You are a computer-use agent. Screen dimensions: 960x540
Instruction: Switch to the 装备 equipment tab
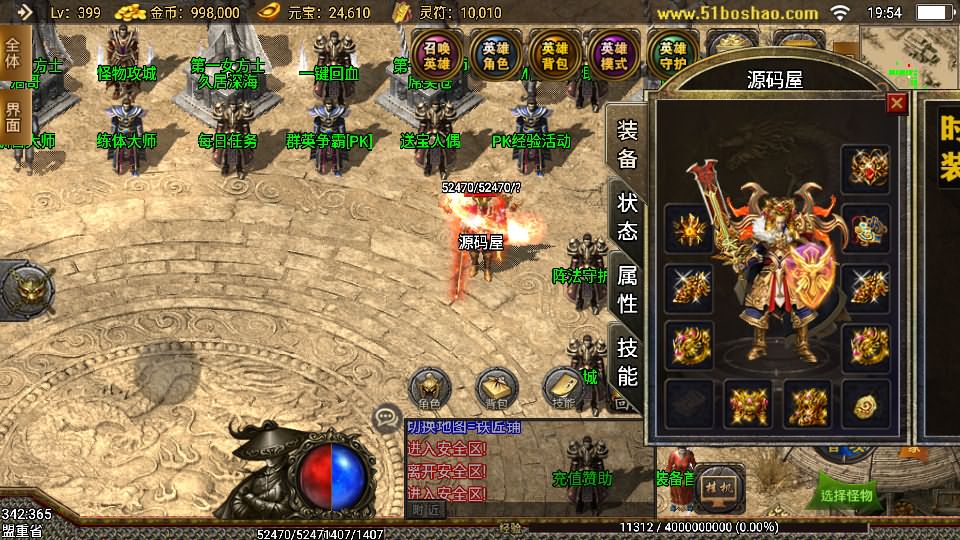pos(627,145)
